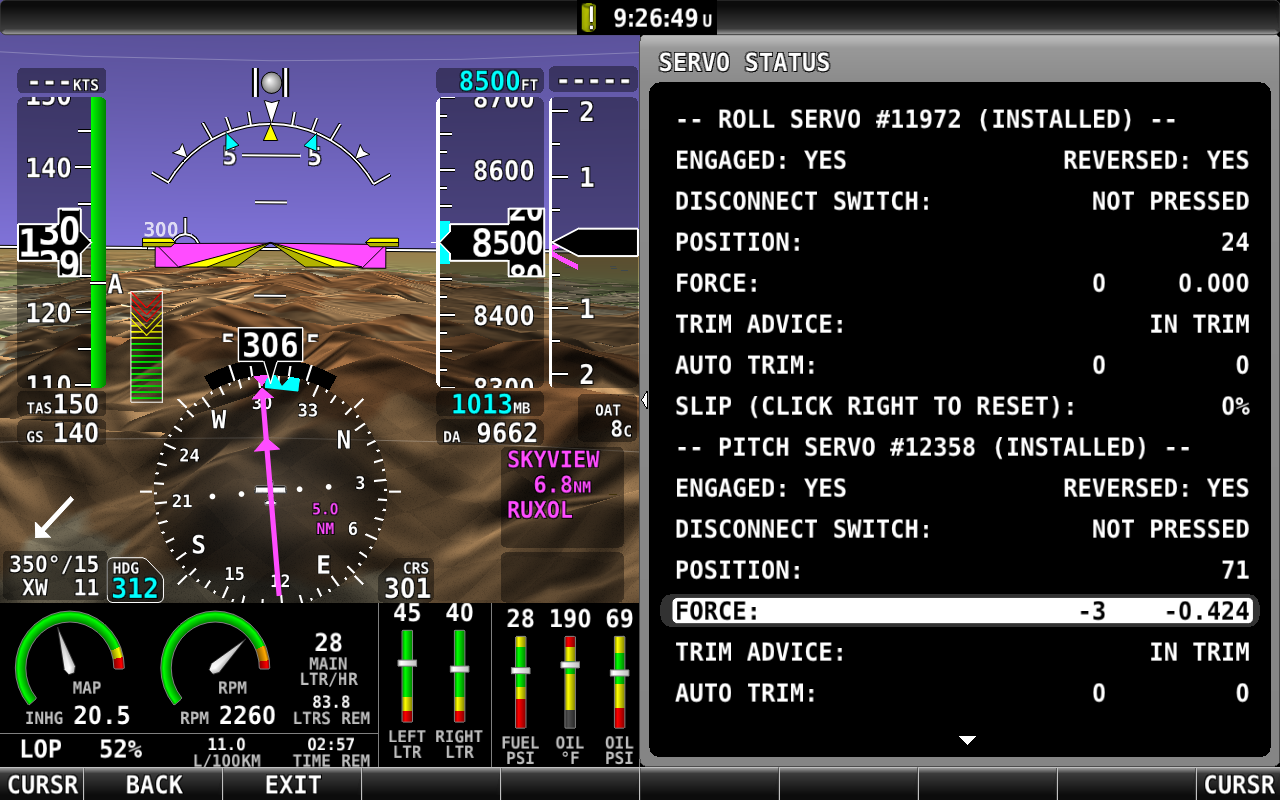Select the highlighted pitch servo FORCE row
The image size is (1280, 800).
pyautogui.click(x=961, y=611)
